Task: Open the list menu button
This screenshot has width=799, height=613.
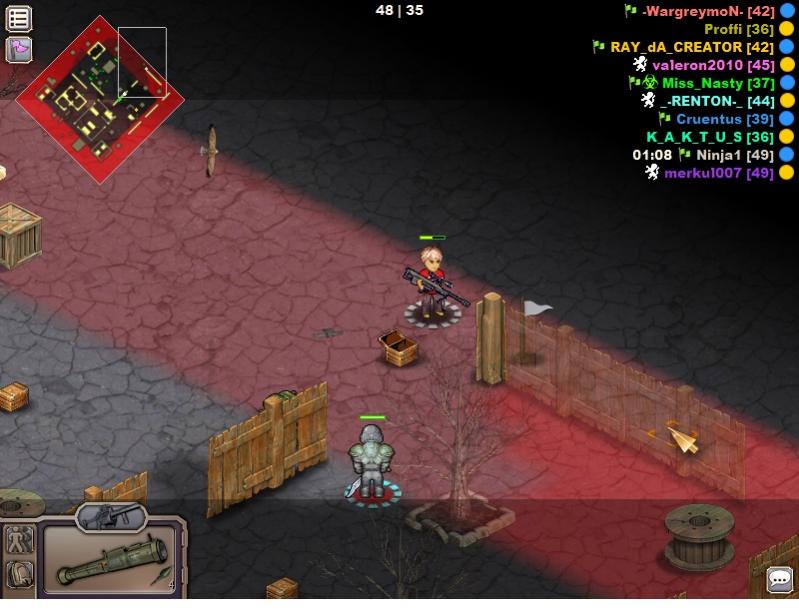Action: point(19,18)
